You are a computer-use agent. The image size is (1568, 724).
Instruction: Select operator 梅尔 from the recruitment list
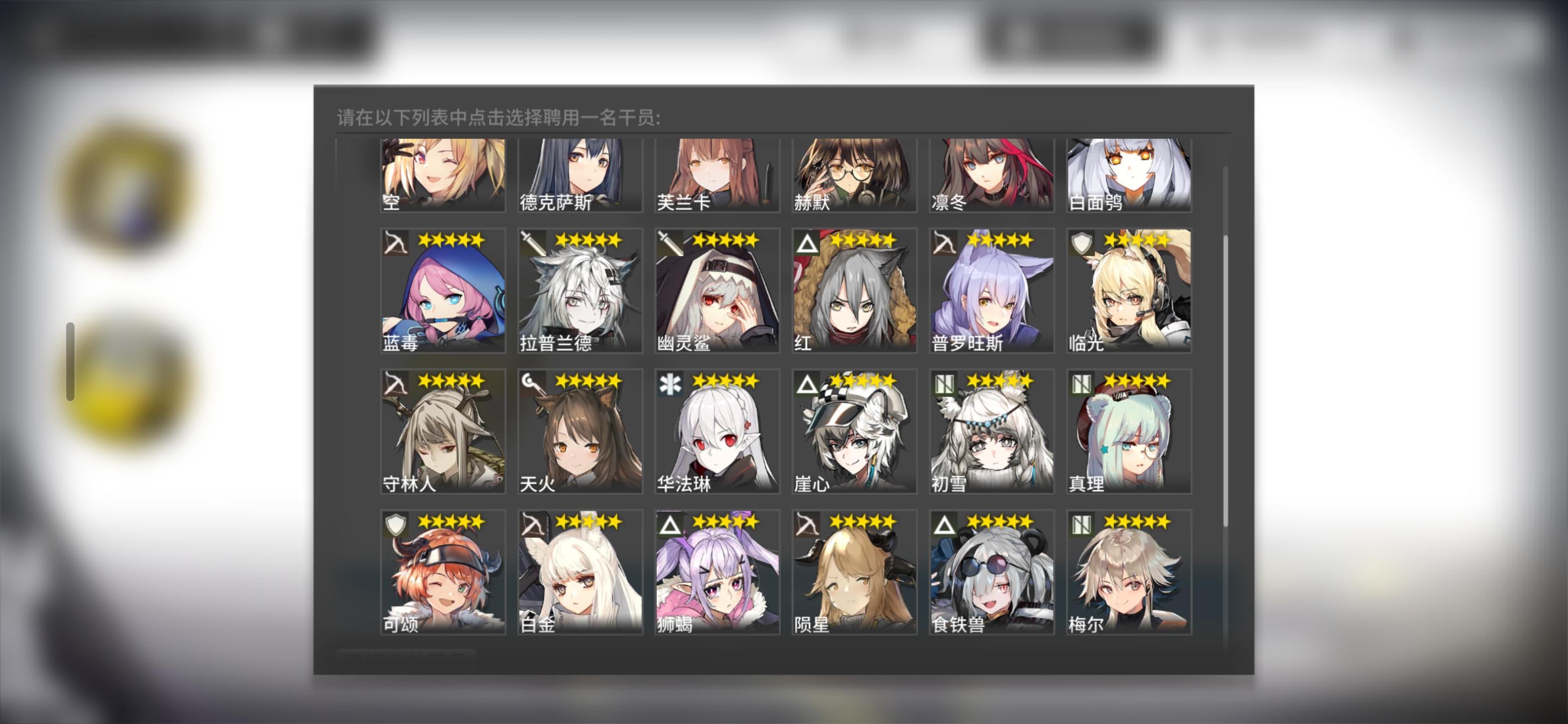(1129, 572)
